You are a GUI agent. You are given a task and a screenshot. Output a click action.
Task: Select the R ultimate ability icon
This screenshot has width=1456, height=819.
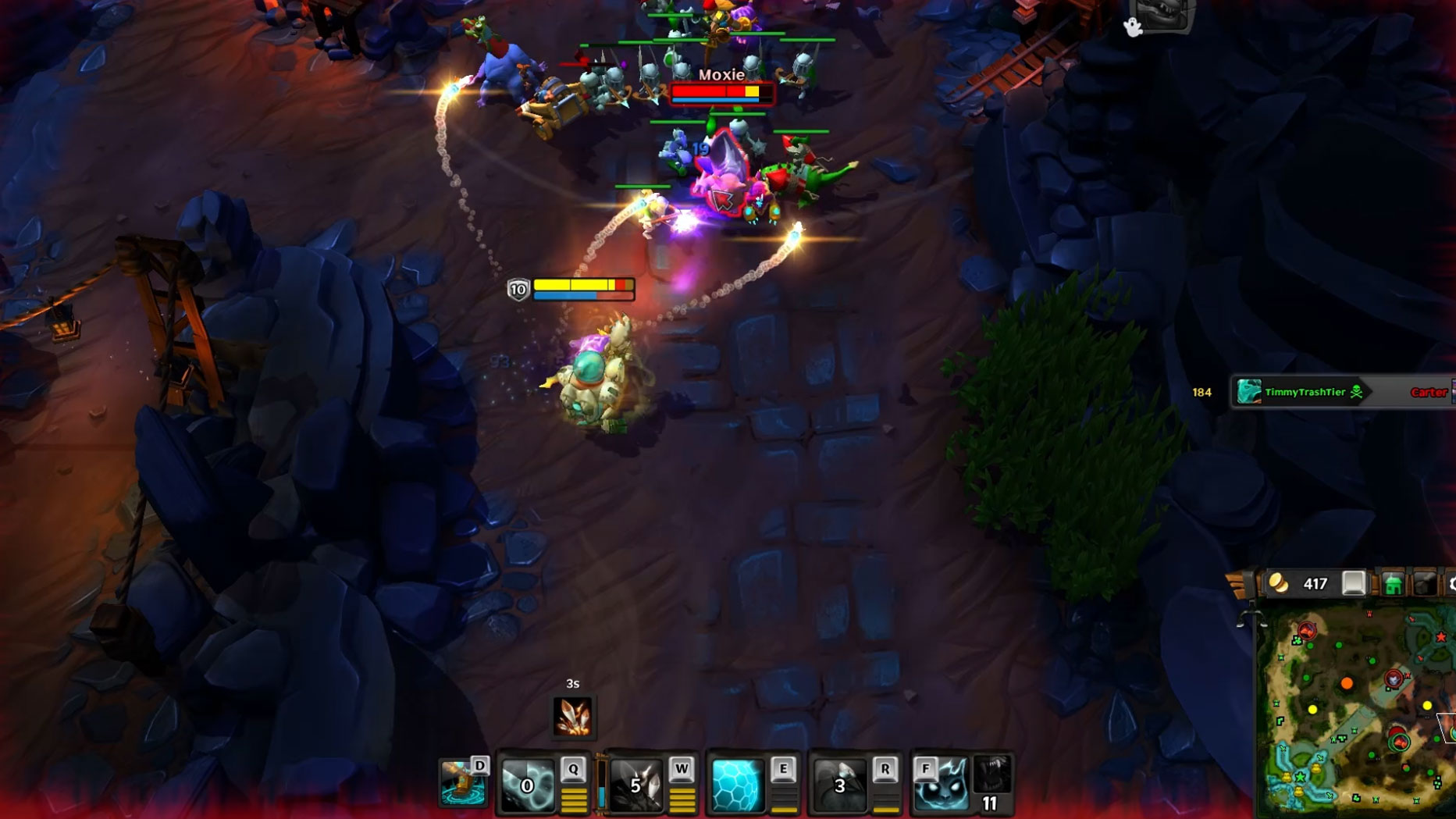coord(839,785)
